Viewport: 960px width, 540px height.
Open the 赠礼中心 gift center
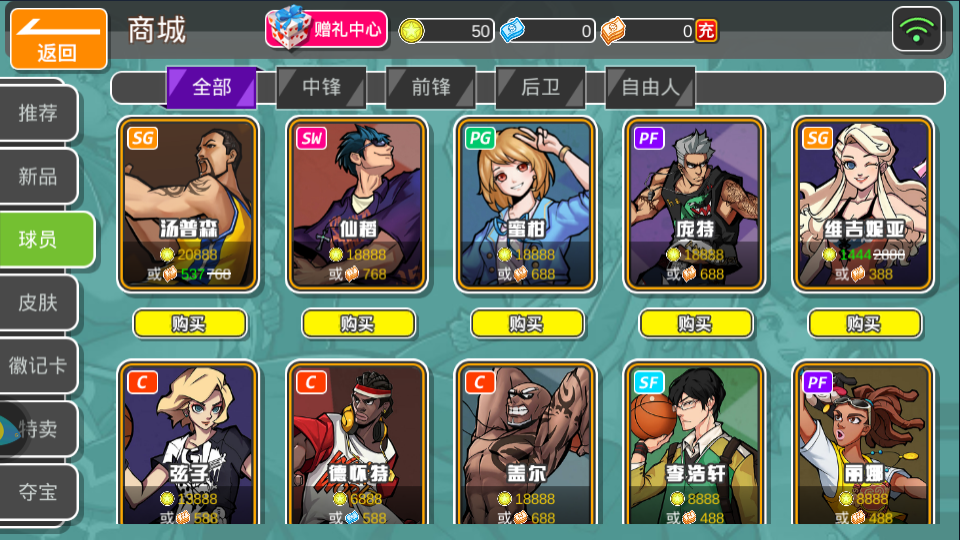[x=326, y=30]
